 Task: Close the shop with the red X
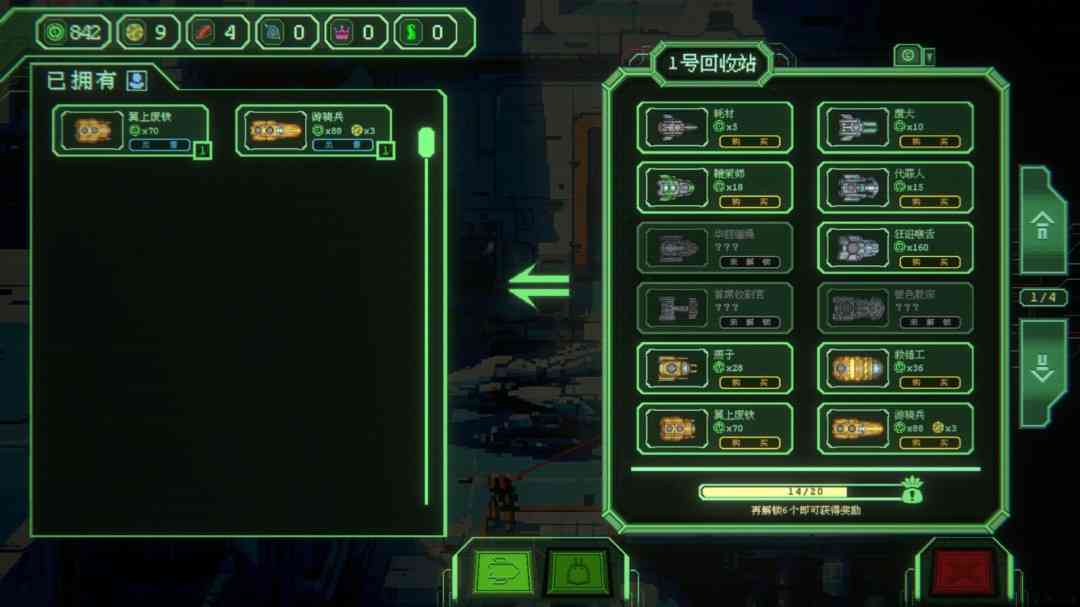(963, 572)
